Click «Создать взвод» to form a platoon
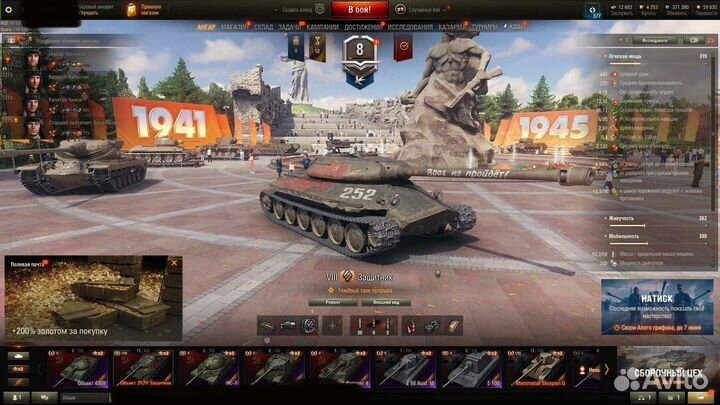 289,8
